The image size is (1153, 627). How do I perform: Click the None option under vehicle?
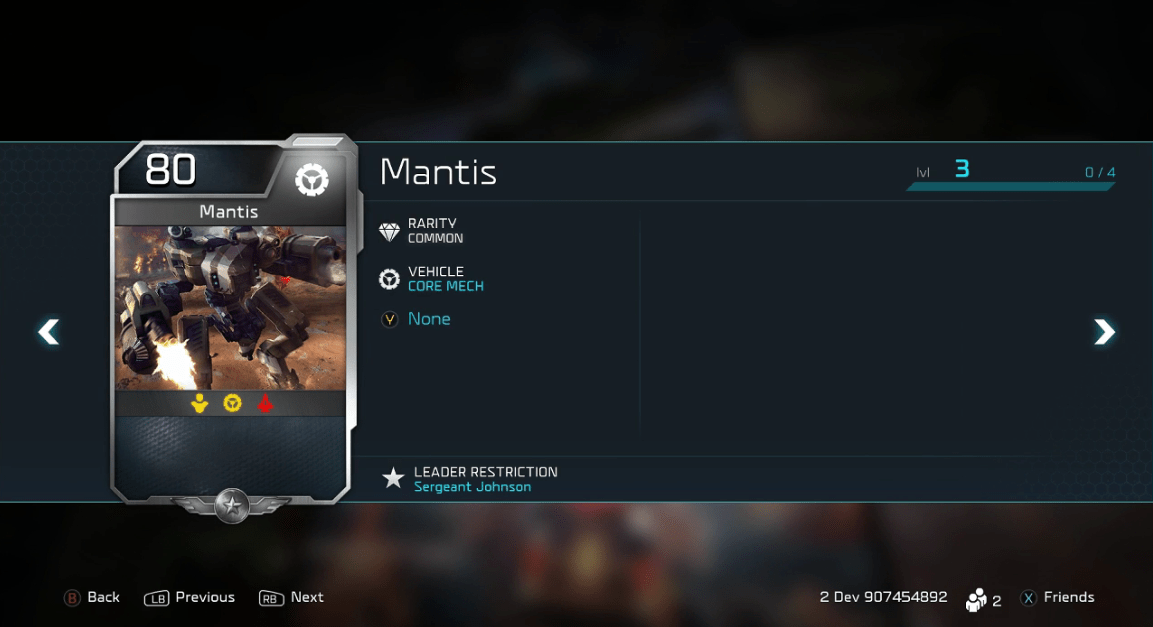click(x=429, y=319)
